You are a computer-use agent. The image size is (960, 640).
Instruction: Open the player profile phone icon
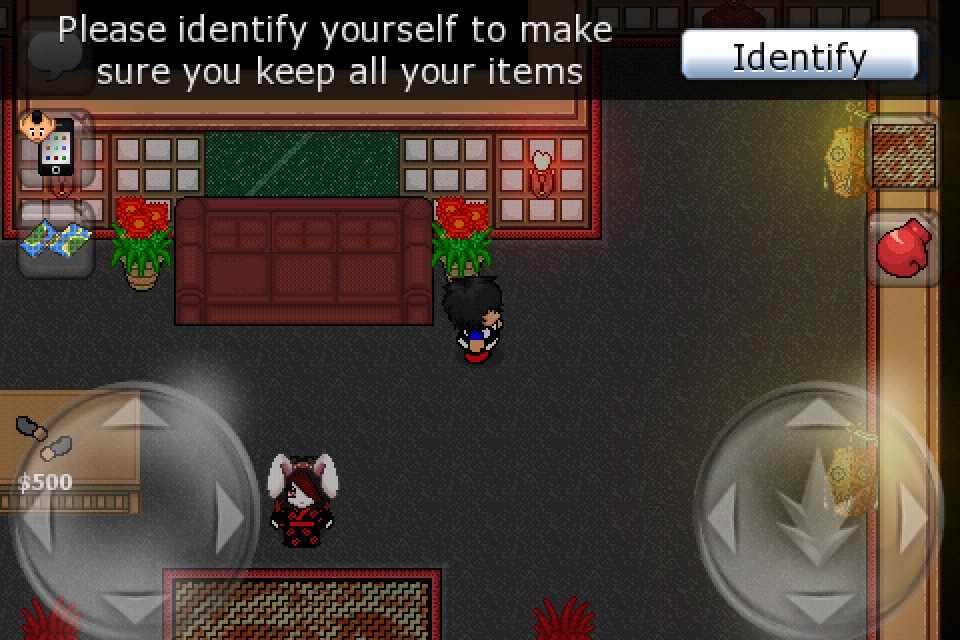tap(55, 148)
